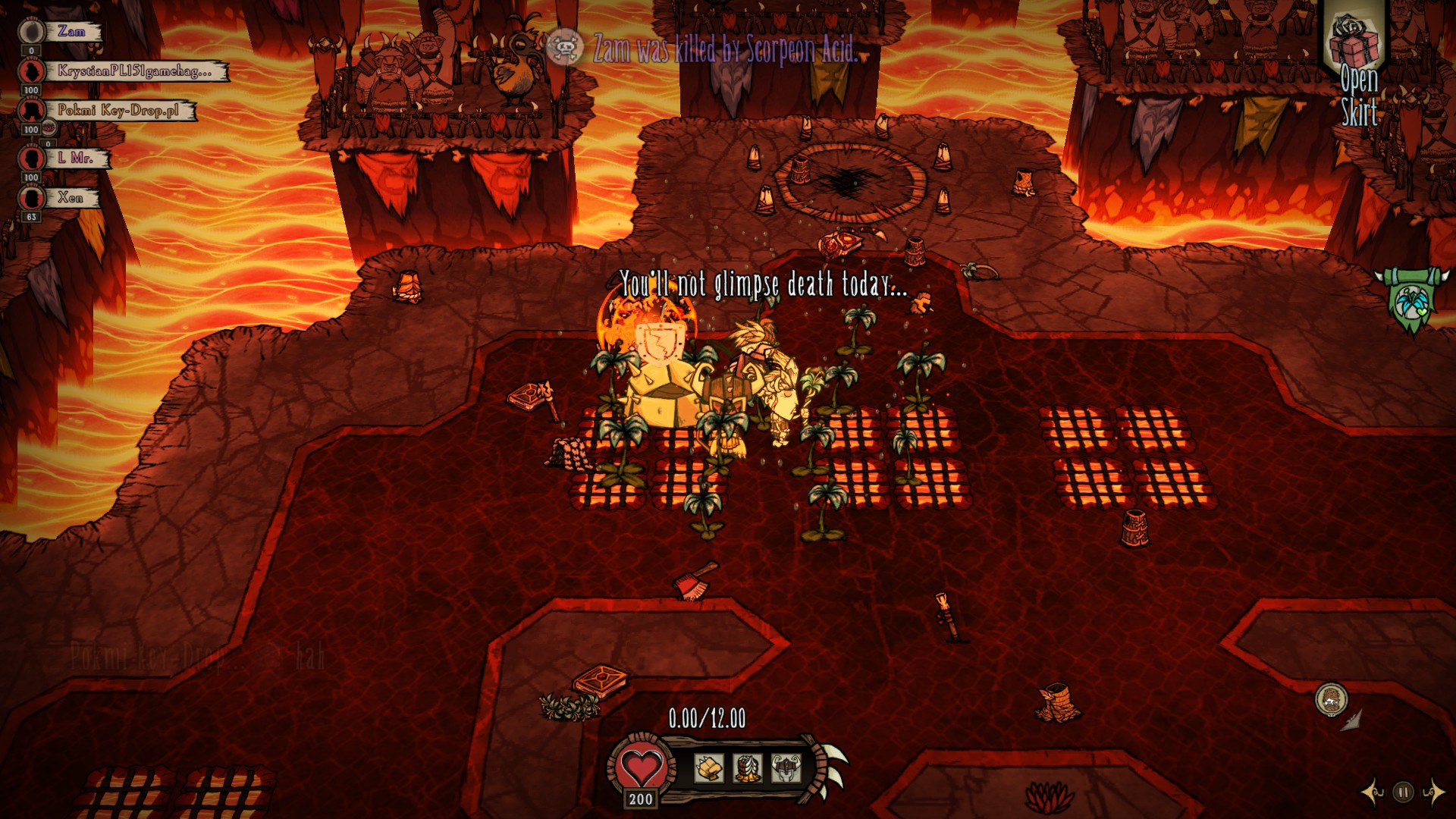The height and width of the screenshot is (819, 1456).
Task: Select the spiked fist weapon slot
Action: (709, 769)
